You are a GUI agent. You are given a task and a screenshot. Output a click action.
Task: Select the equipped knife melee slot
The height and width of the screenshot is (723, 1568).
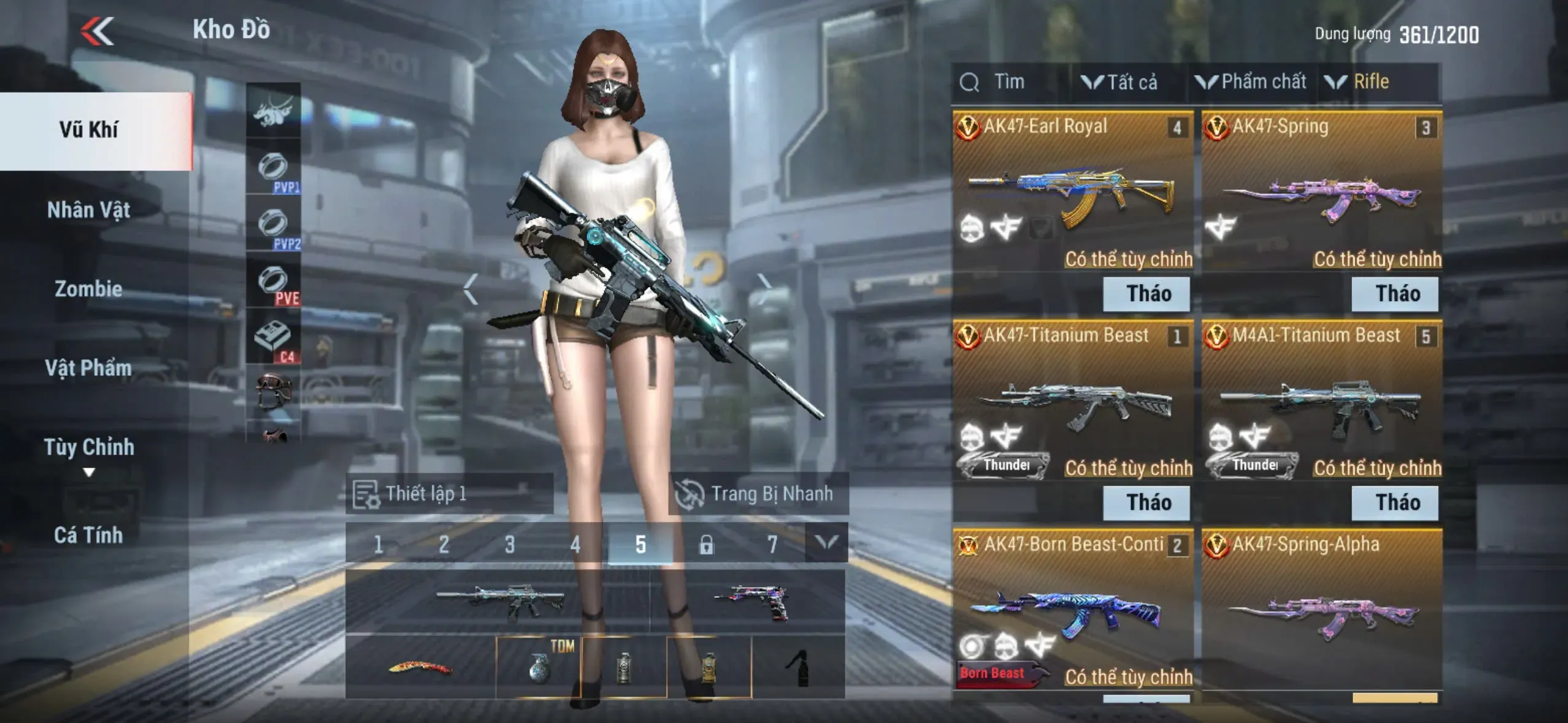point(421,667)
